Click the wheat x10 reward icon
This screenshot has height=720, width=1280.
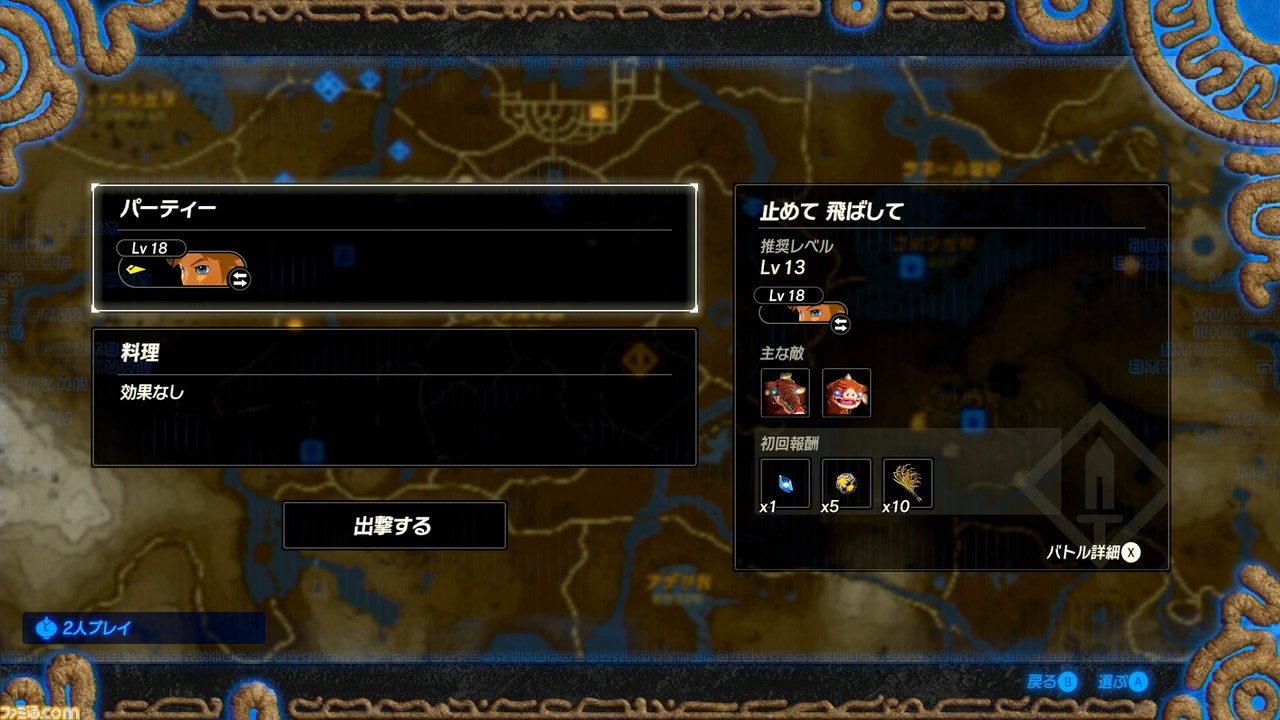point(908,483)
